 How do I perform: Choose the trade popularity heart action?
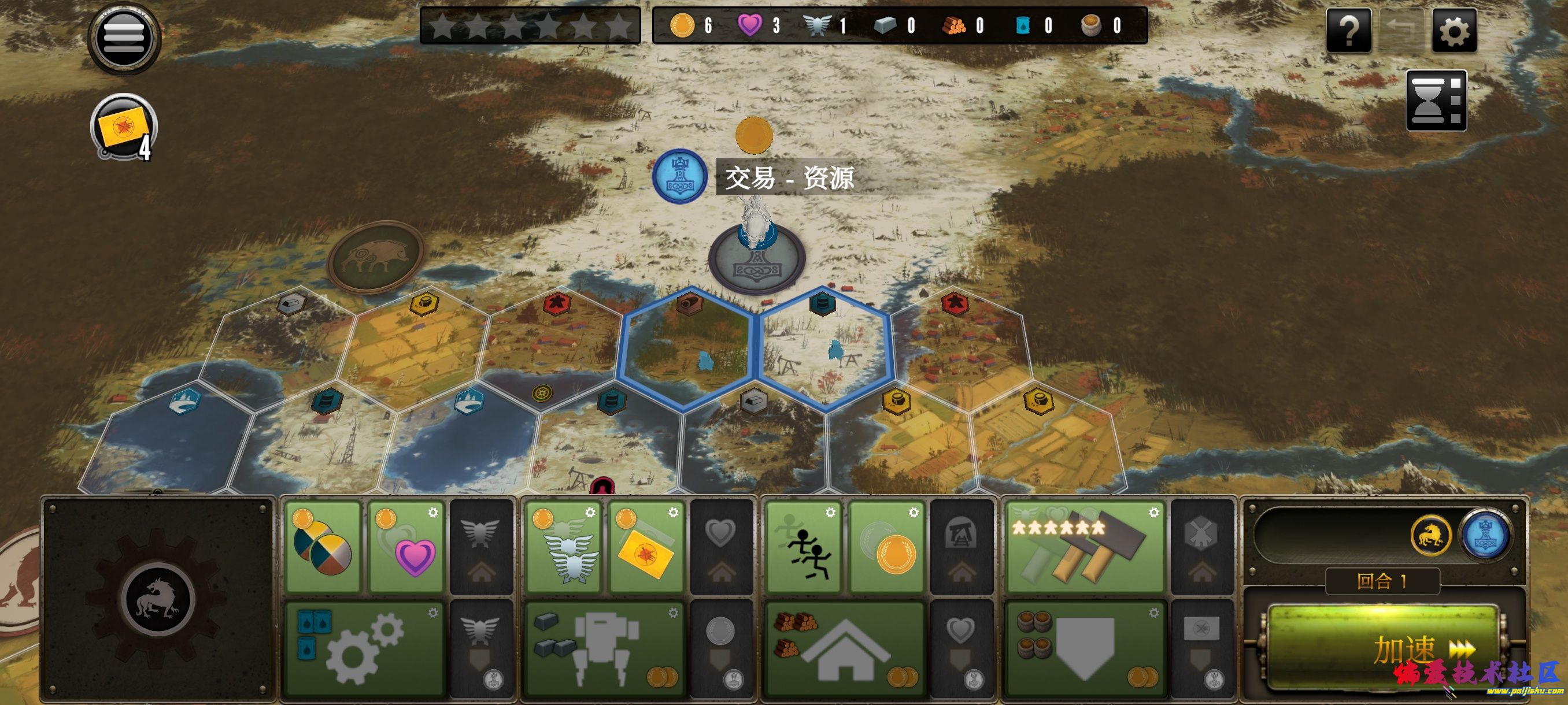pos(406,546)
